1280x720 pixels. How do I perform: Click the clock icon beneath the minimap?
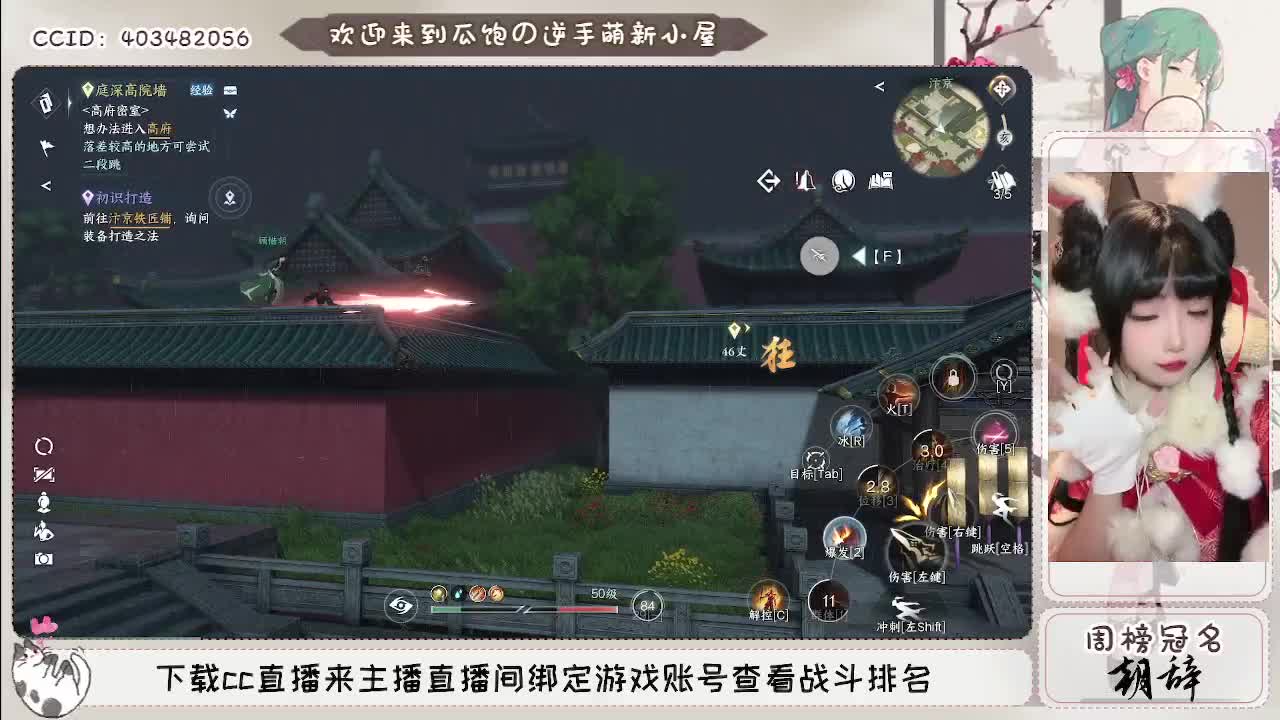tap(843, 181)
